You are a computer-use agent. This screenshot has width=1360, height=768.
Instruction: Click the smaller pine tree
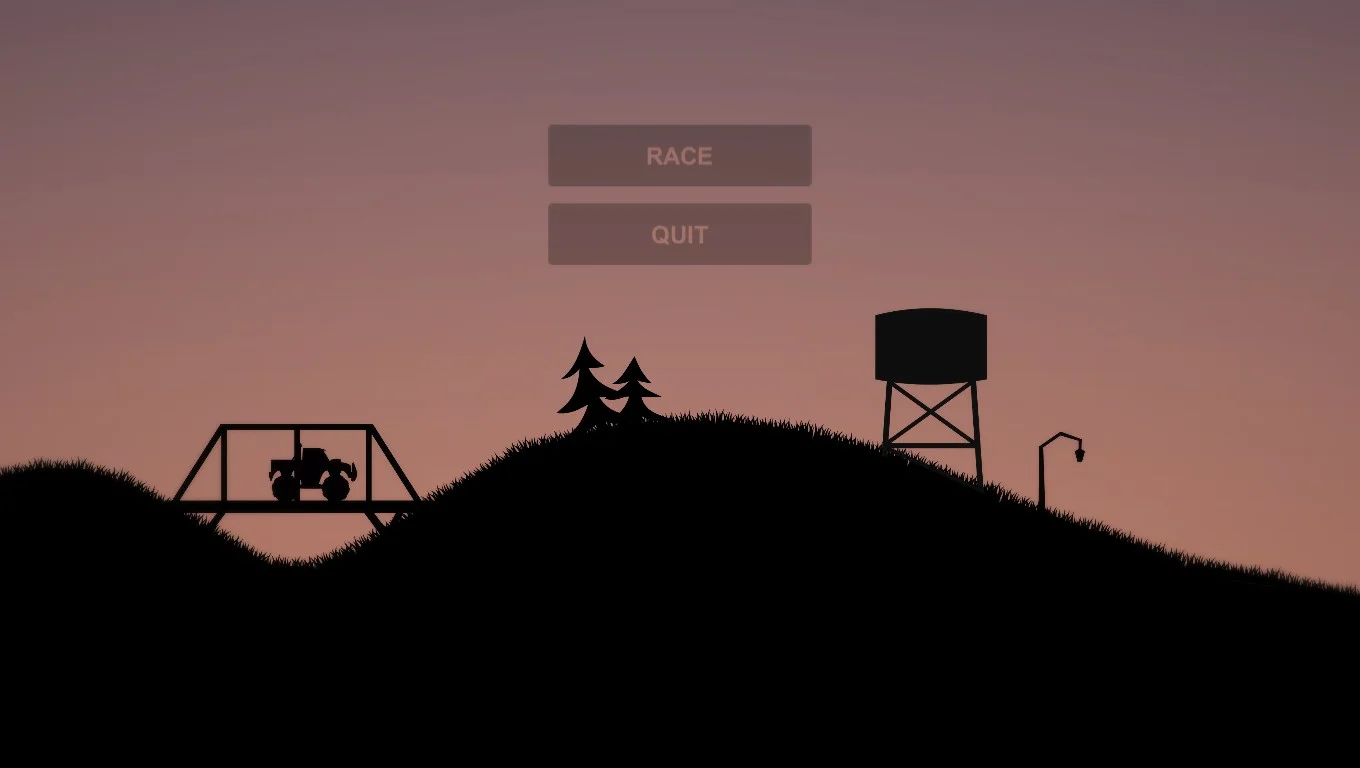tap(633, 390)
